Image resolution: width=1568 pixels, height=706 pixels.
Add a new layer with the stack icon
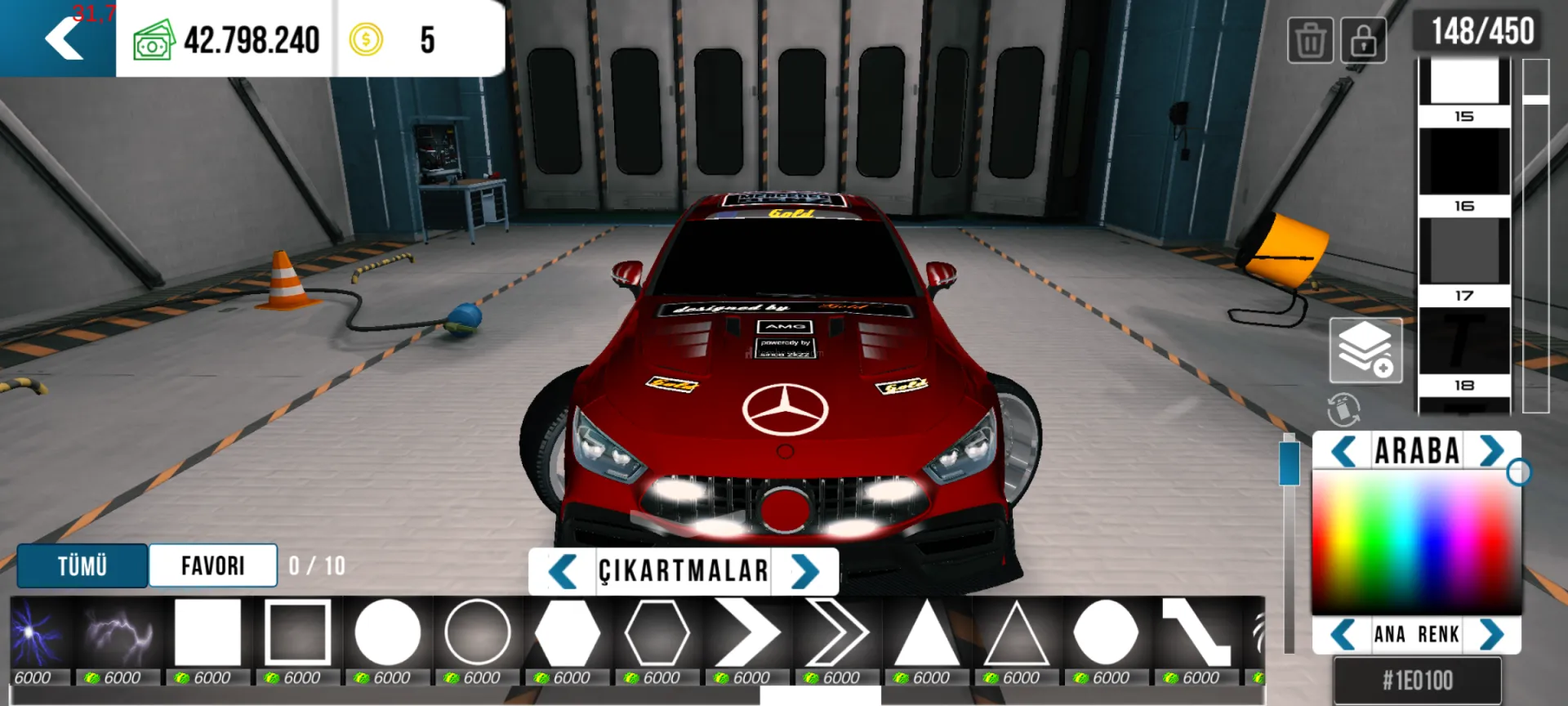click(x=1365, y=351)
